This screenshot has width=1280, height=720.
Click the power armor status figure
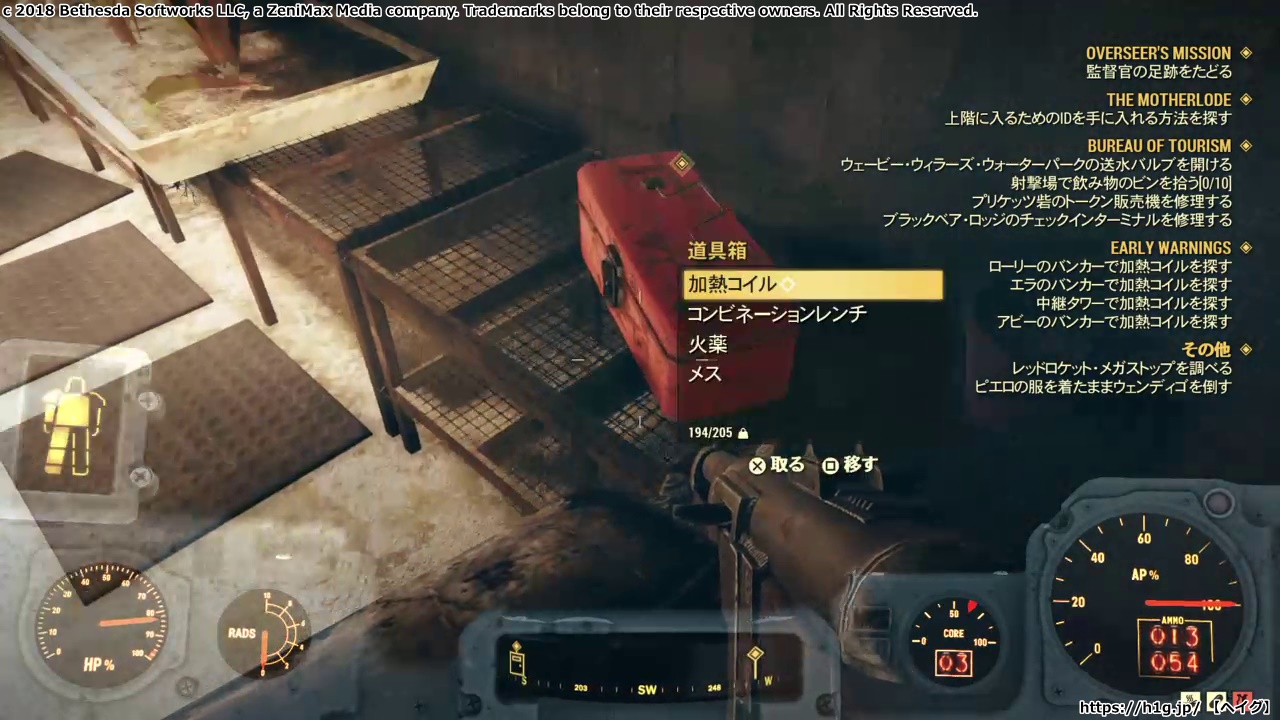coord(74,430)
